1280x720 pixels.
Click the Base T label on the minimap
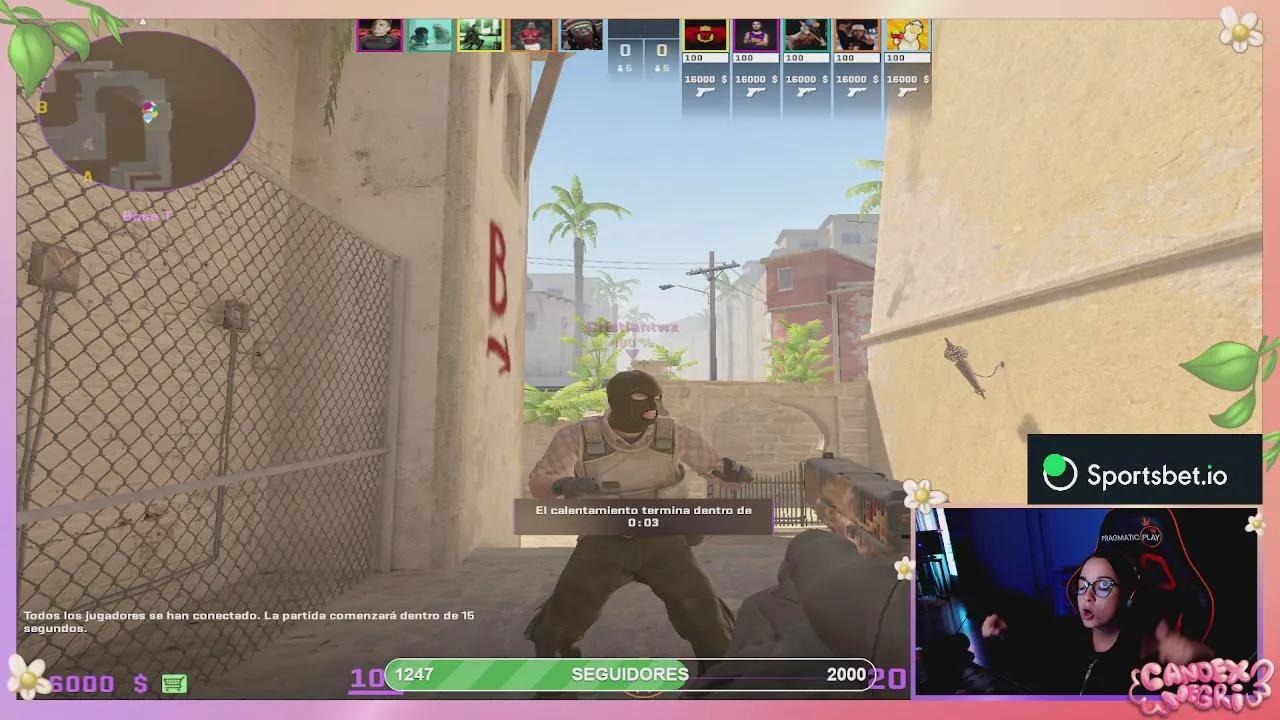[x=148, y=215]
